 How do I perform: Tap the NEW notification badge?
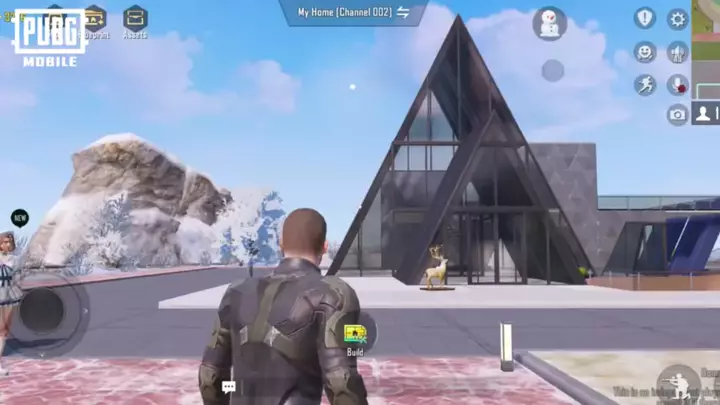point(19,218)
